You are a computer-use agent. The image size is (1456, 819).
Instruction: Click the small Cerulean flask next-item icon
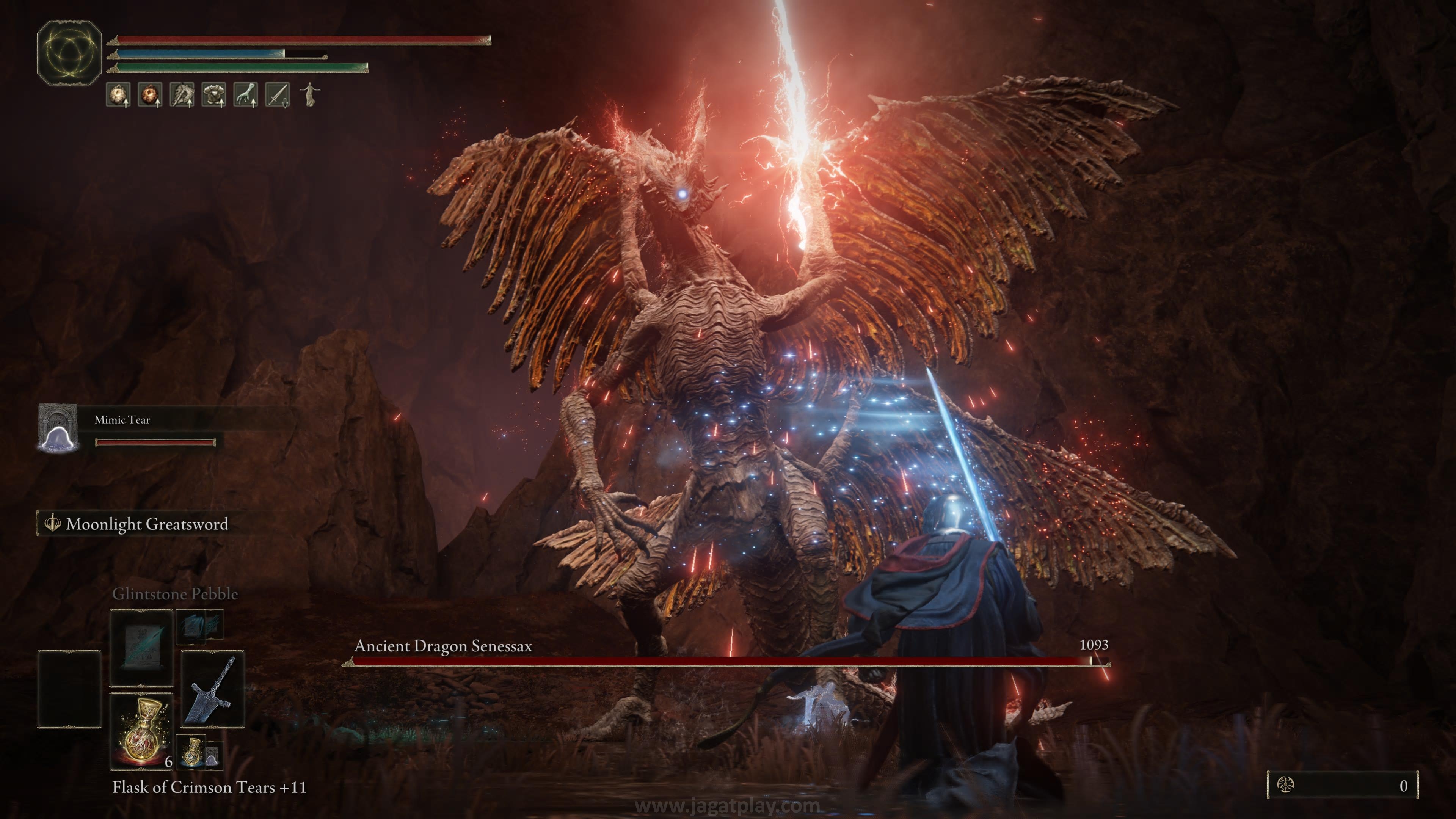point(193,752)
